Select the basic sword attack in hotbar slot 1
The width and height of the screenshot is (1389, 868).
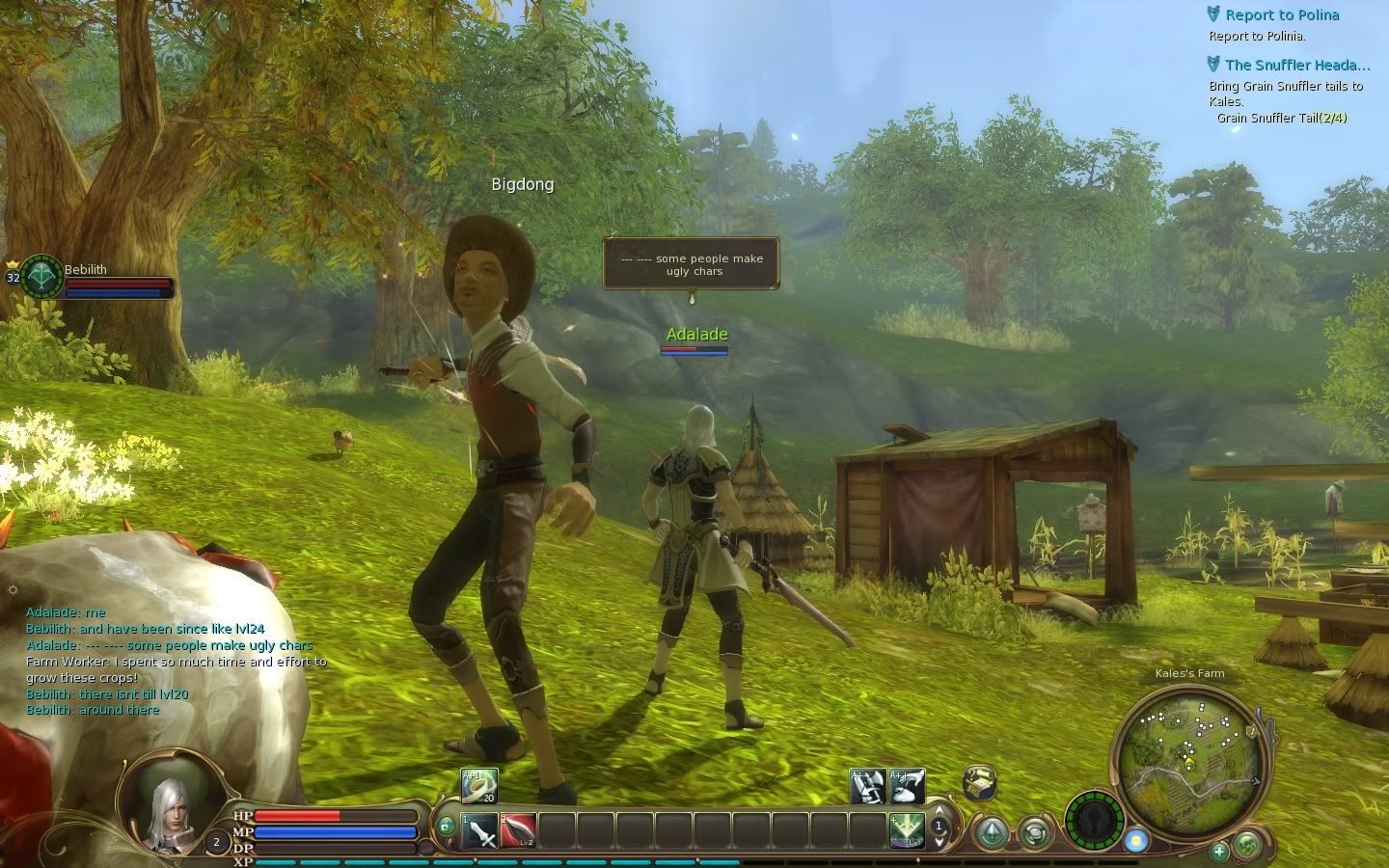coord(477,829)
